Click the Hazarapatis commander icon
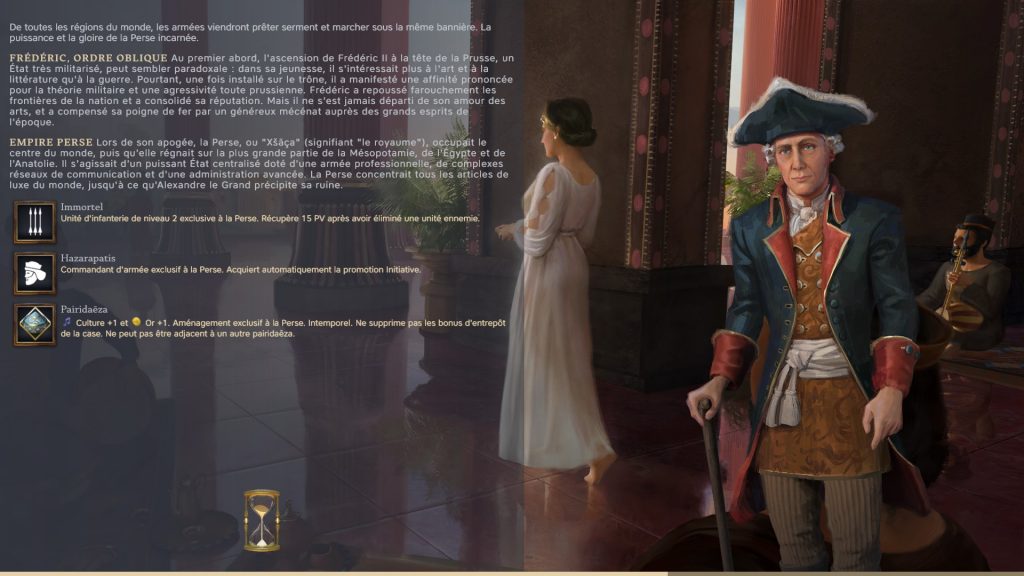Viewport: 1024px width, 576px height. coord(35,273)
